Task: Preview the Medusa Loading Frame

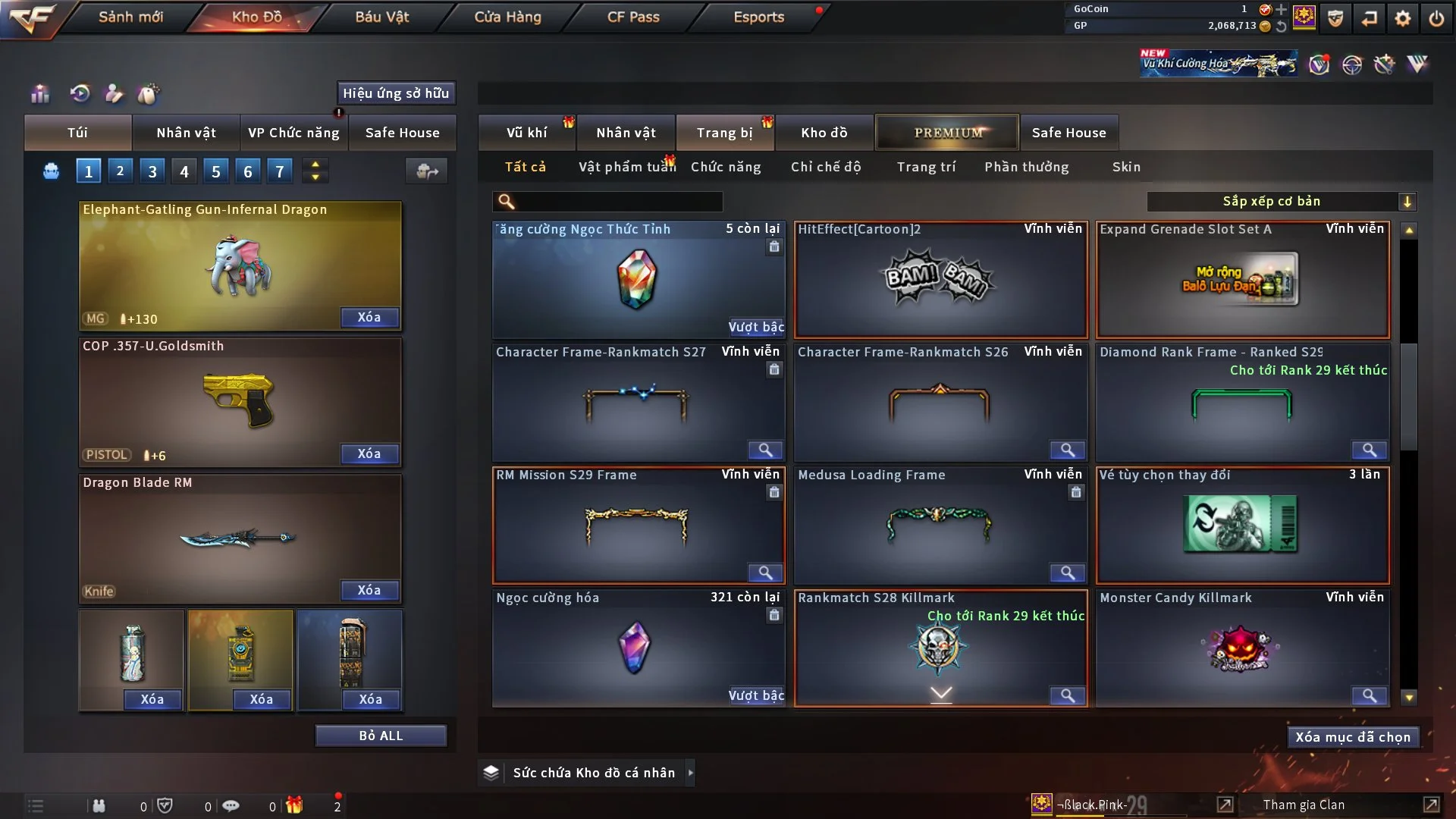Action: tap(1067, 573)
